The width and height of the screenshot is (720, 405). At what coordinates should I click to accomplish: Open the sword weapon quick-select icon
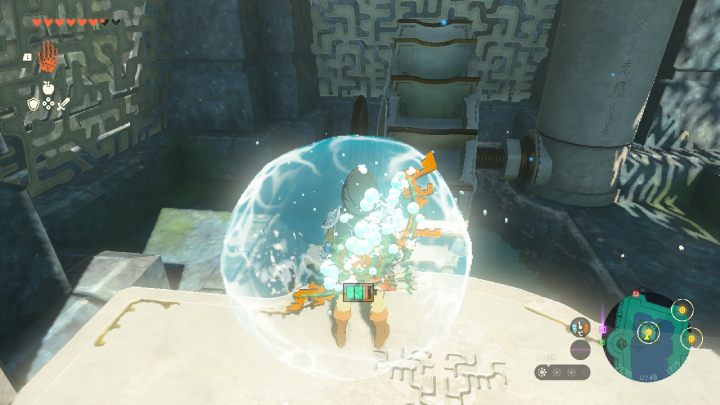pos(61,103)
